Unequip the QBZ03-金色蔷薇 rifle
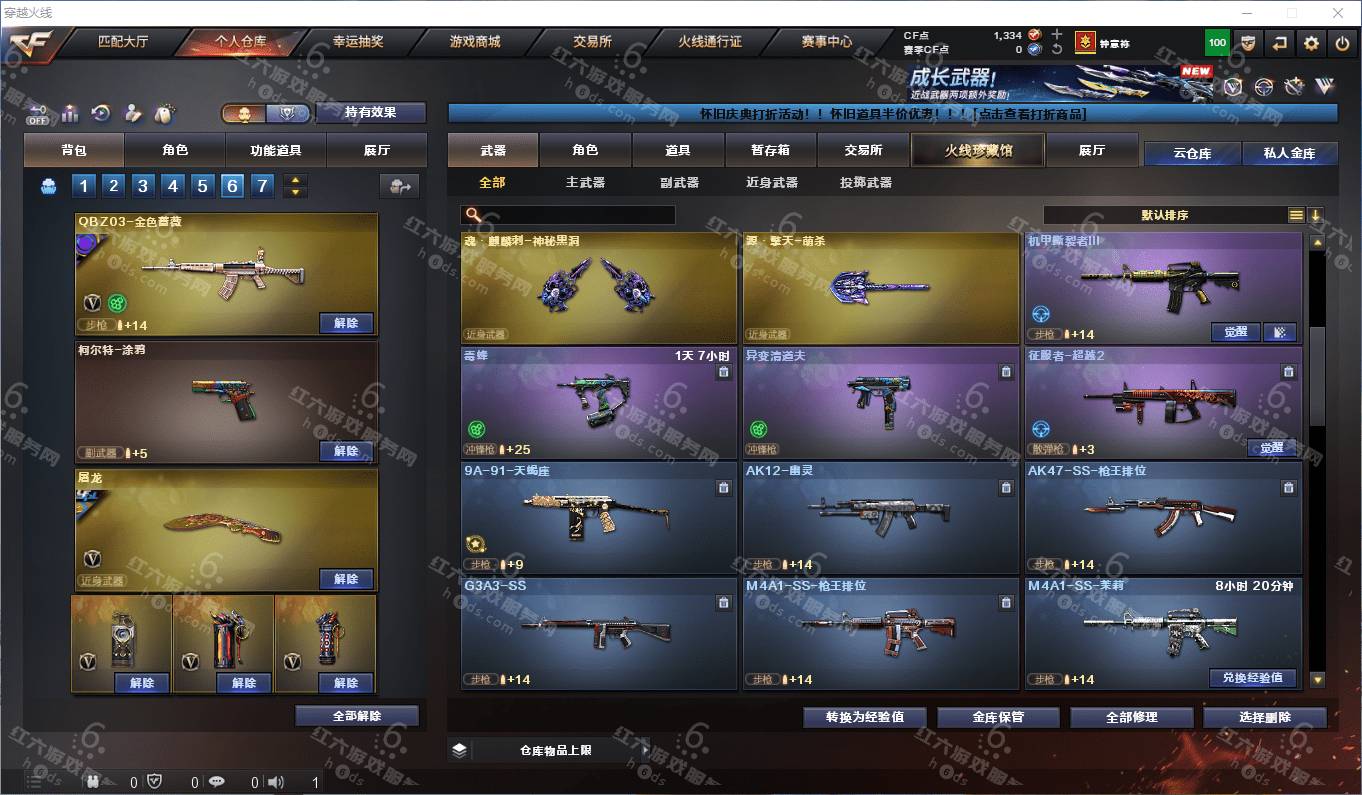 [346, 323]
